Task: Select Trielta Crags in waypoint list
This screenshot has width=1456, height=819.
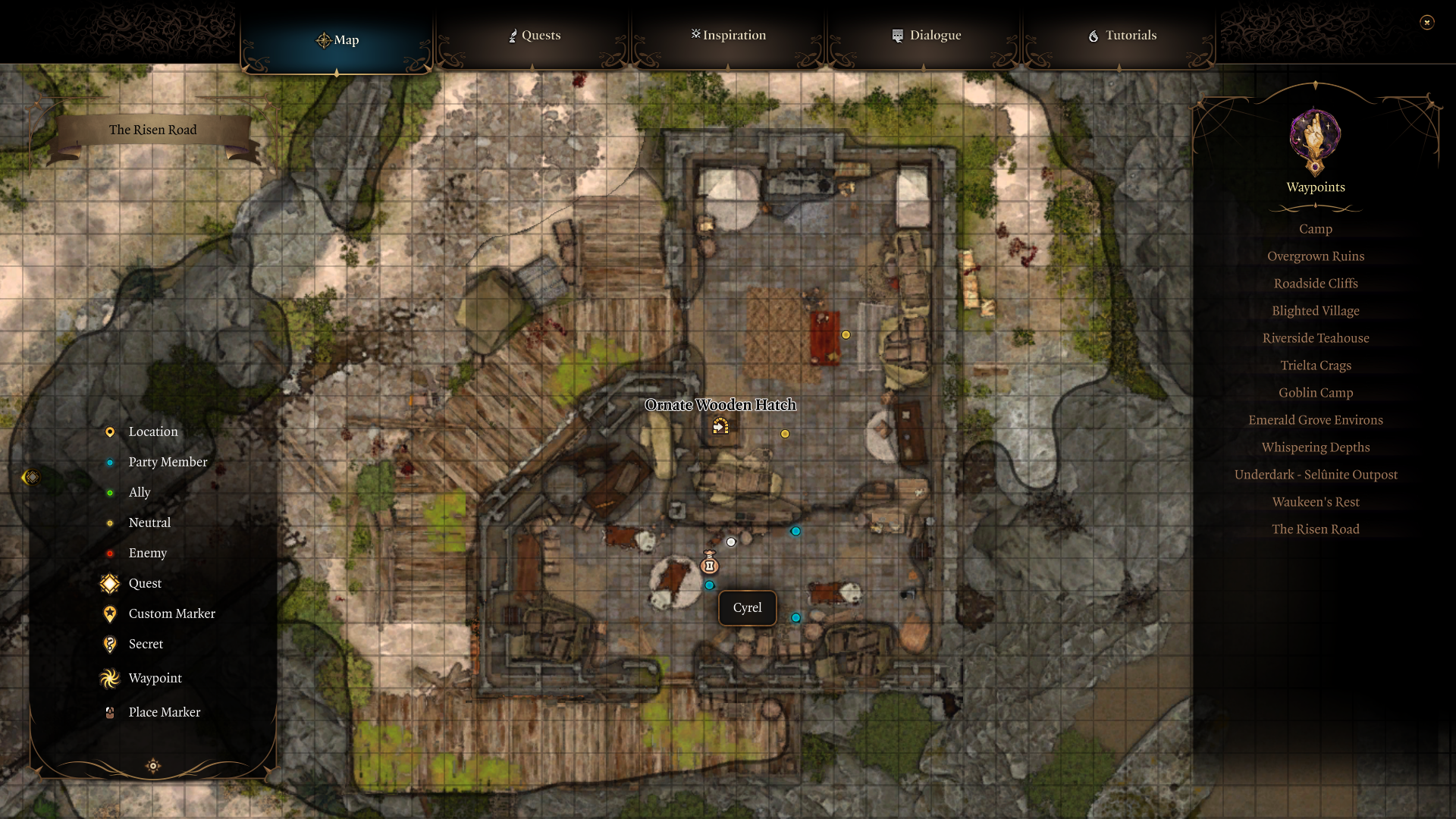Action: coord(1315,366)
